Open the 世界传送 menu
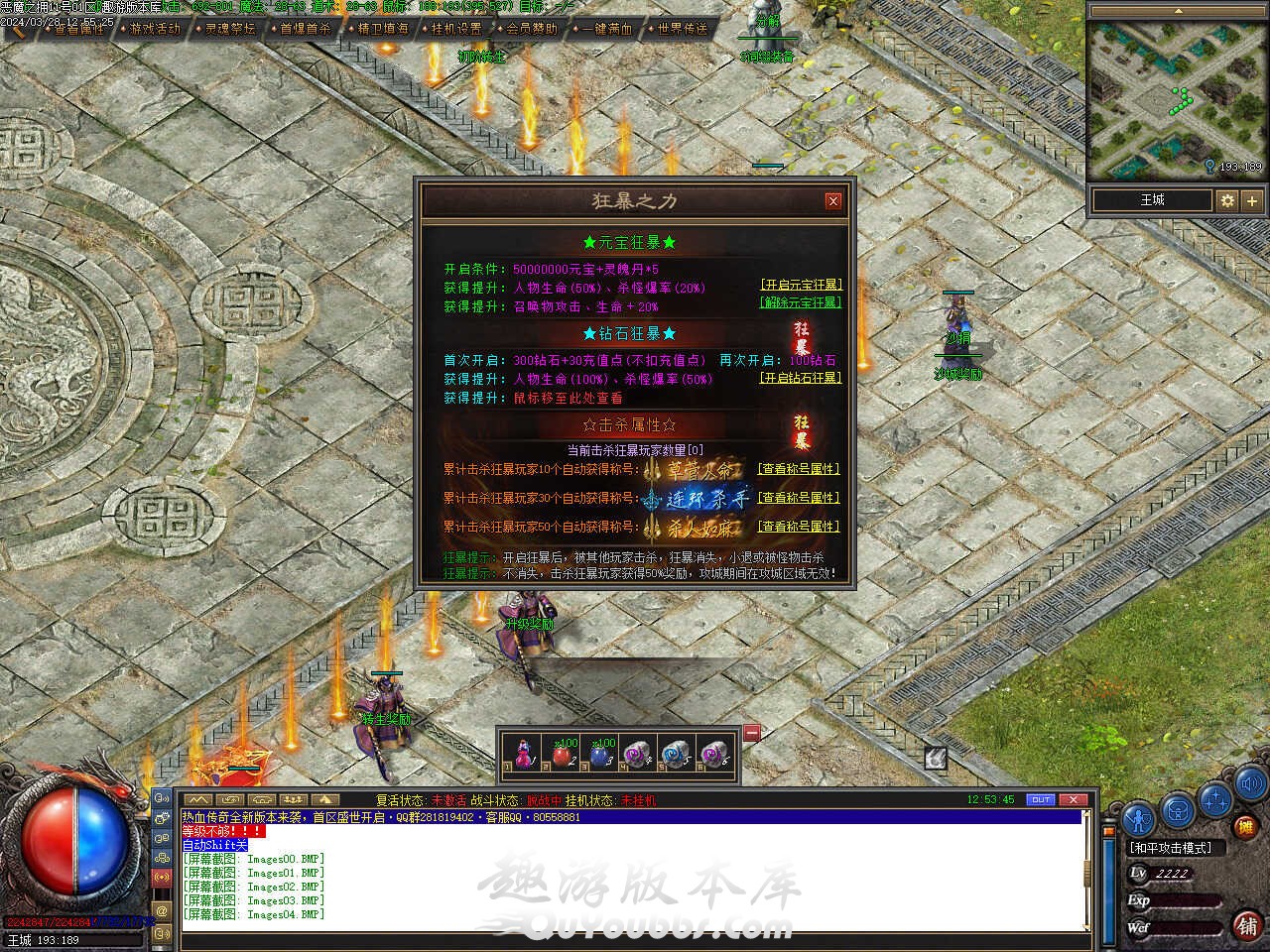1270x952 pixels. coord(683,29)
